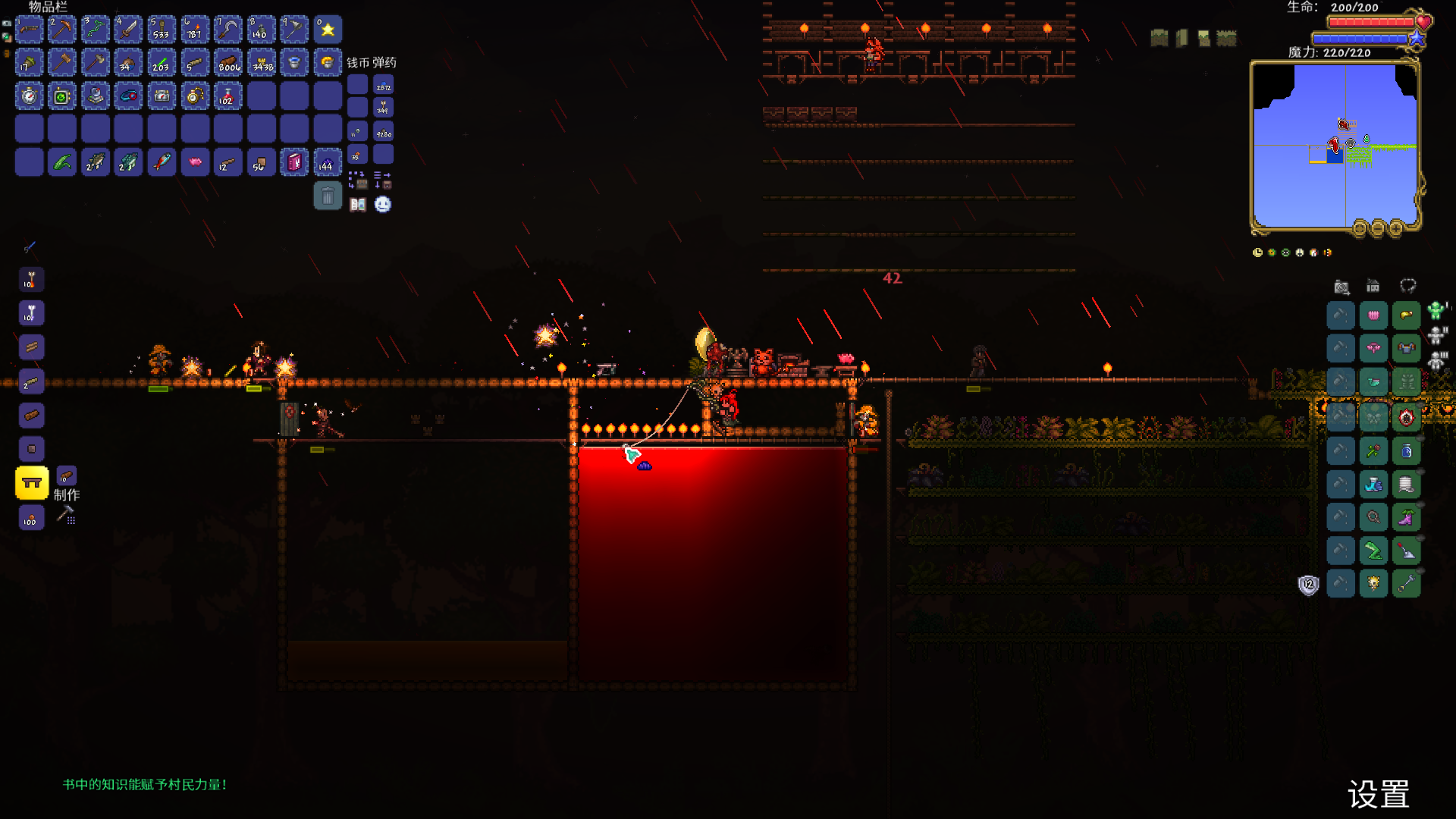The image size is (1456, 819).
Task: Open the 设置 settings menu
Action: [x=1378, y=795]
